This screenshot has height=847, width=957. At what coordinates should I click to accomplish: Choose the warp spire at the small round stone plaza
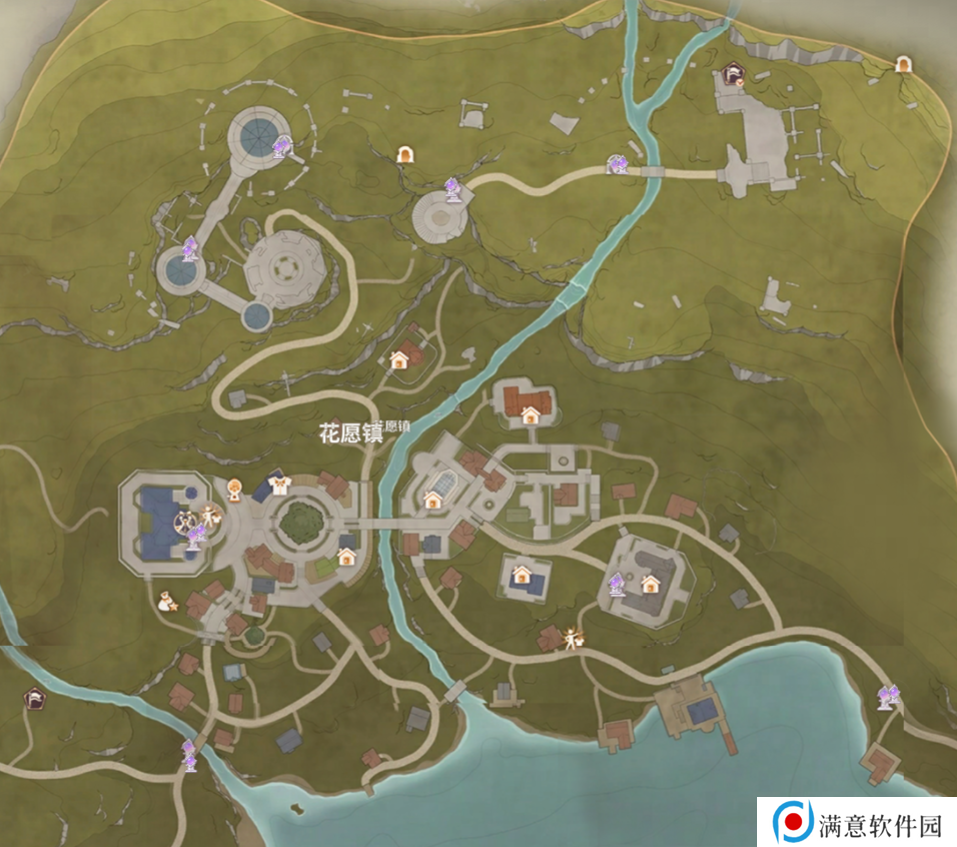(x=454, y=188)
